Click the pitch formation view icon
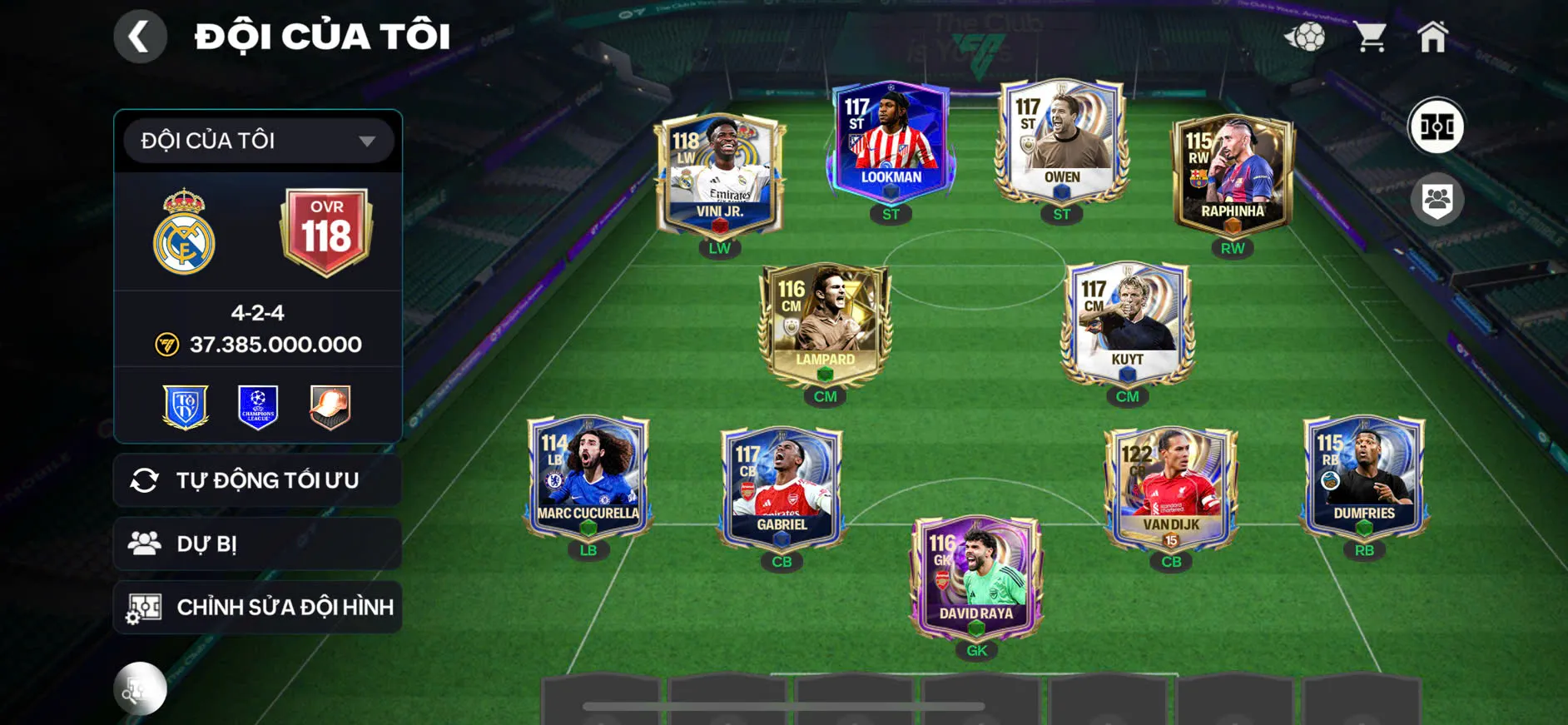This screenshot has width=1568, height=725. (x=1439, y=127)
